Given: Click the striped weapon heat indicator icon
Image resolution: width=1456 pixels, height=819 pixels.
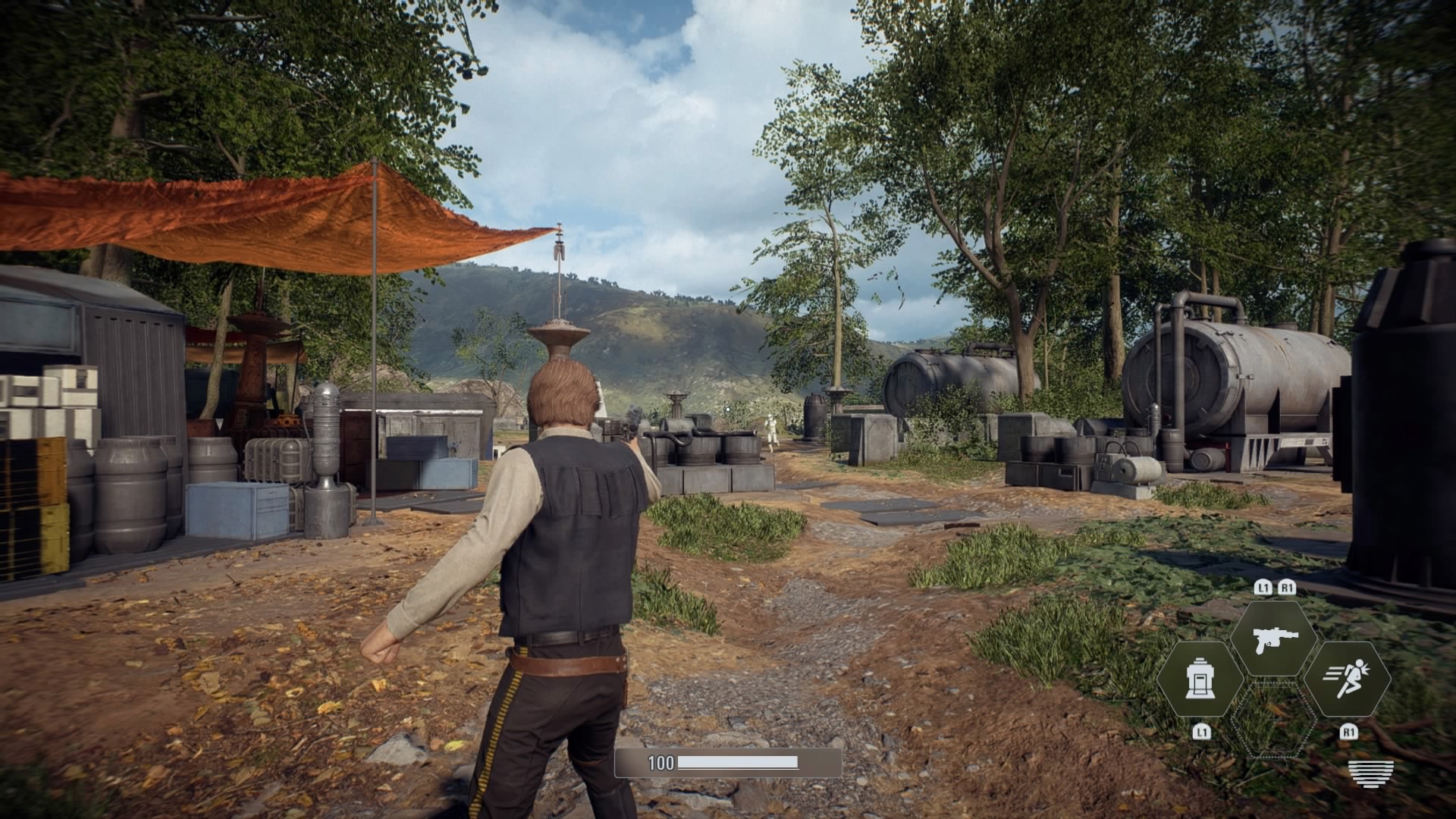Looking at the screenshot, I should tap(1370, 773).
